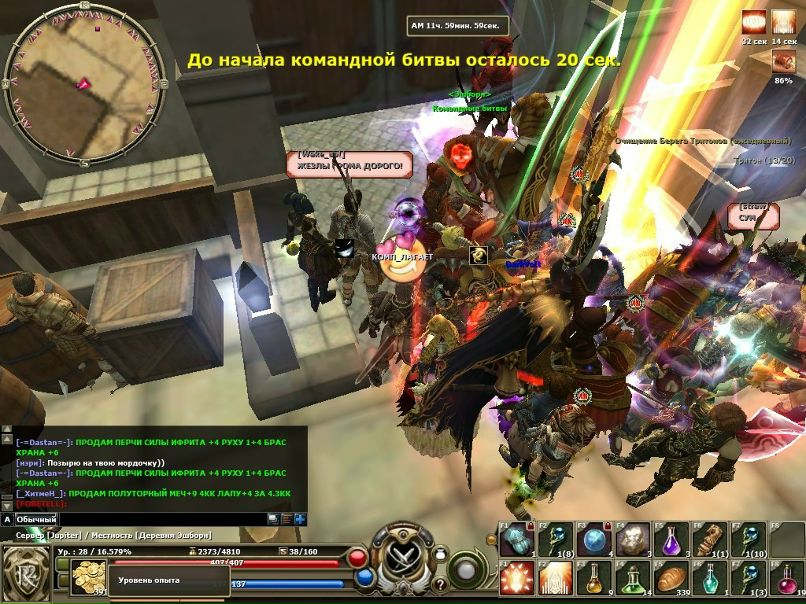The width and height of the screenshot is (806, 604).
Task: Activate the red radiant burst skill
Action: tap(517, 578)
